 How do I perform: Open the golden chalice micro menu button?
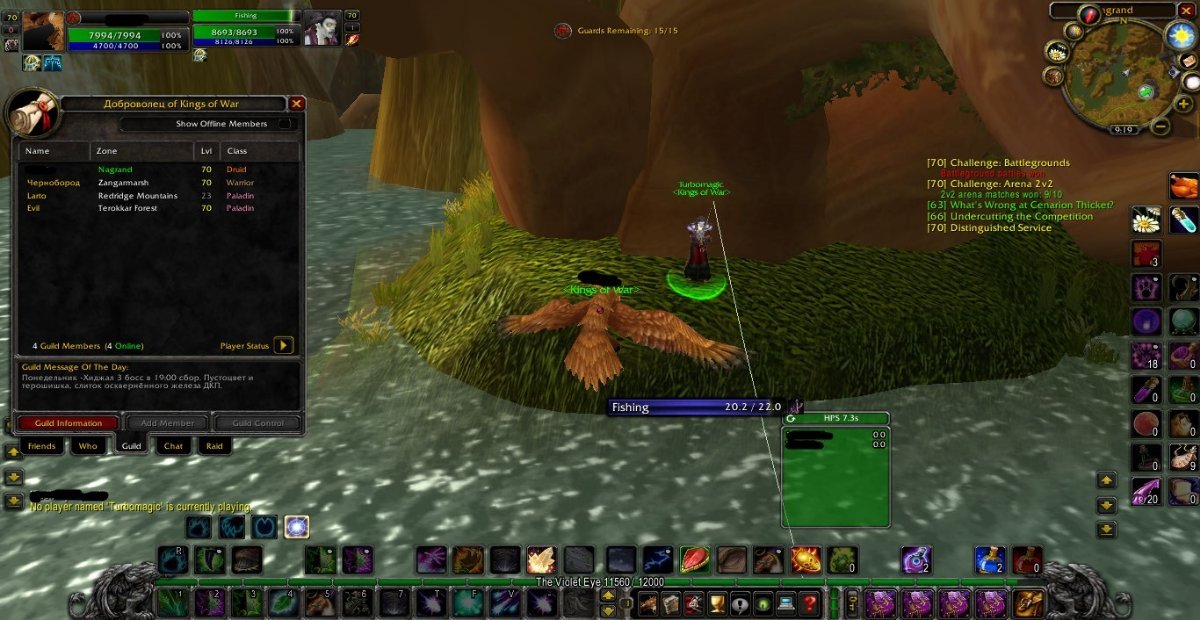715,603
